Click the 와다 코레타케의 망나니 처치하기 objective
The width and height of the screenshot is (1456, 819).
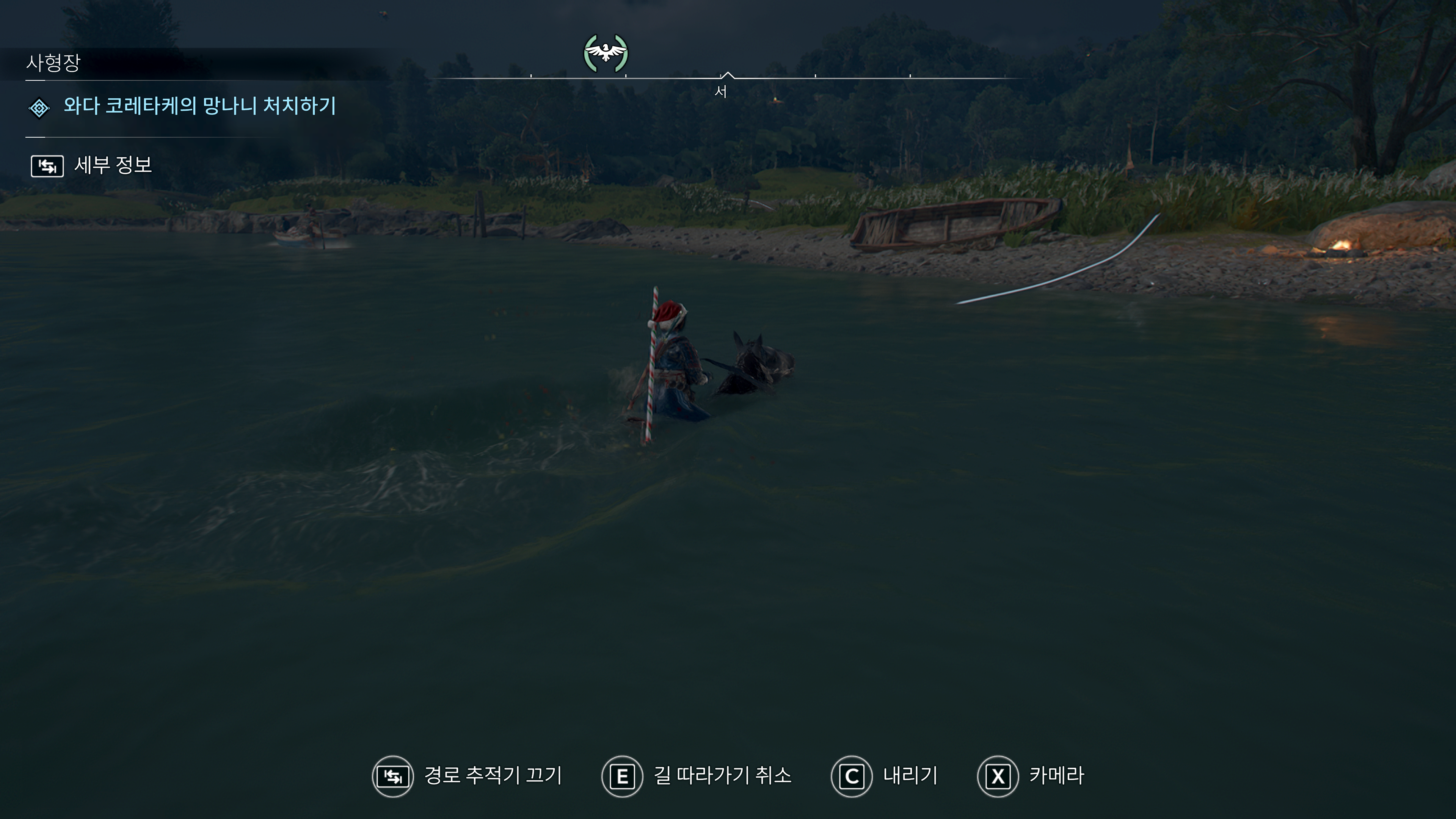[x=199, y=106]
